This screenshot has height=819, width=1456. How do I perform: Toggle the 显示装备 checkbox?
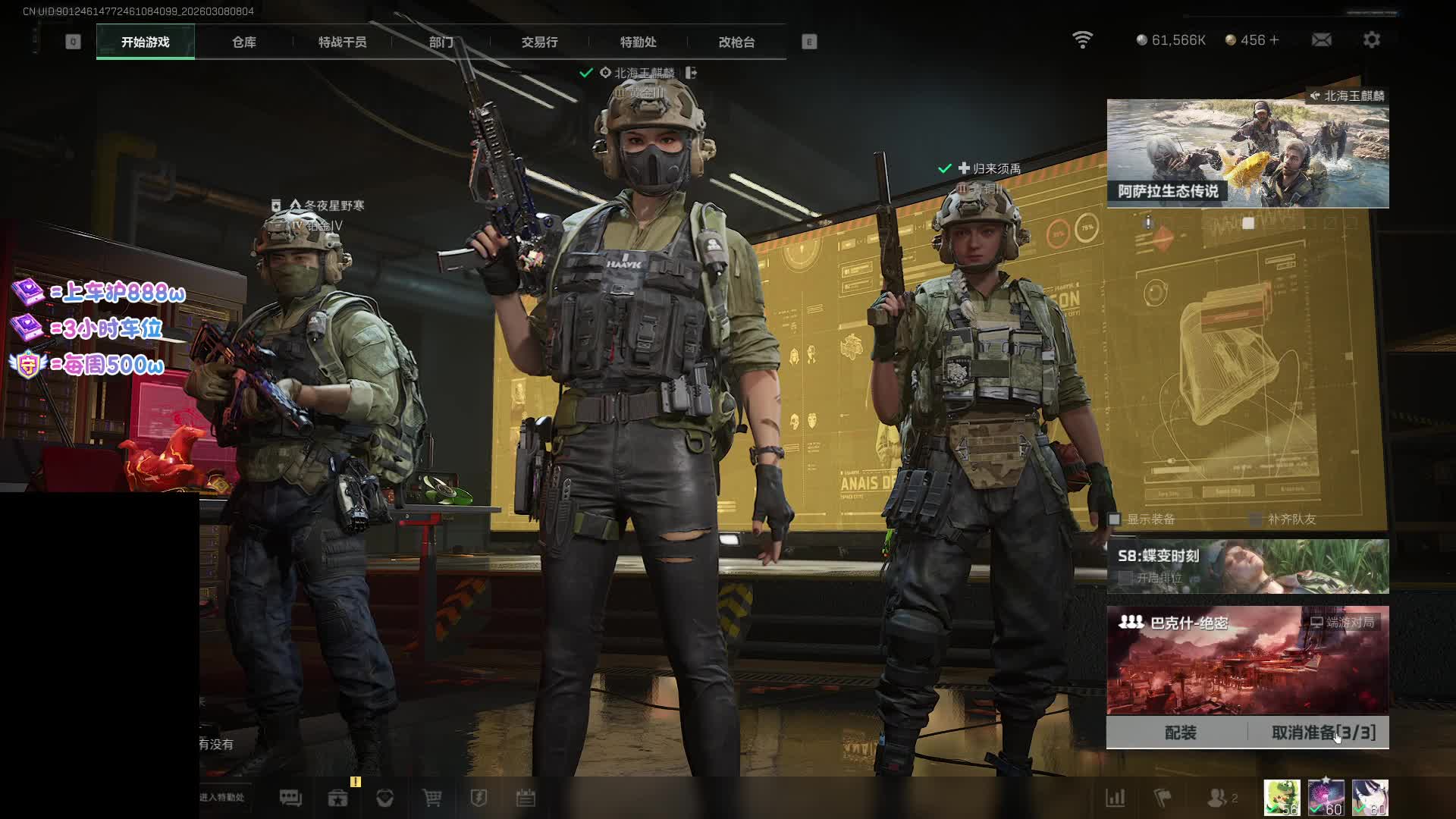1115,519
